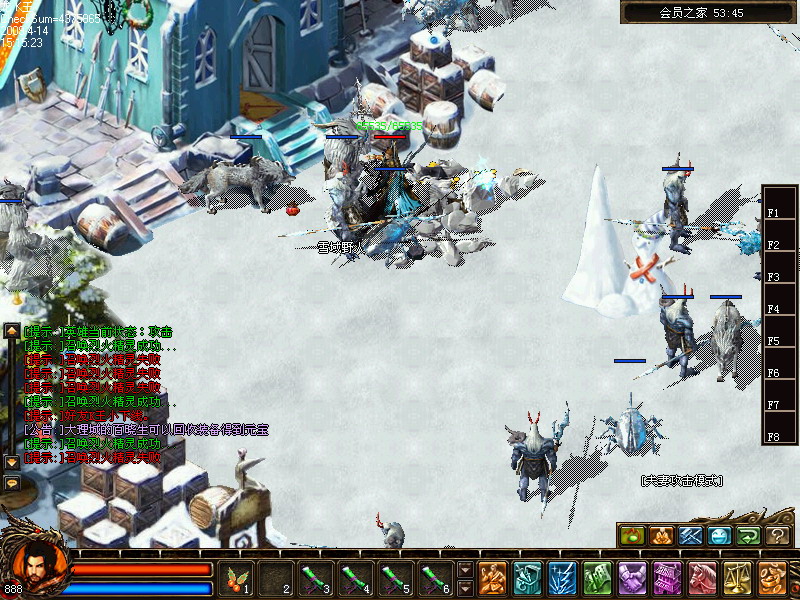Open the question mark help button
The width and height of the screenshot is (800, 600).
pyautogui.click(x=777, y=535)
